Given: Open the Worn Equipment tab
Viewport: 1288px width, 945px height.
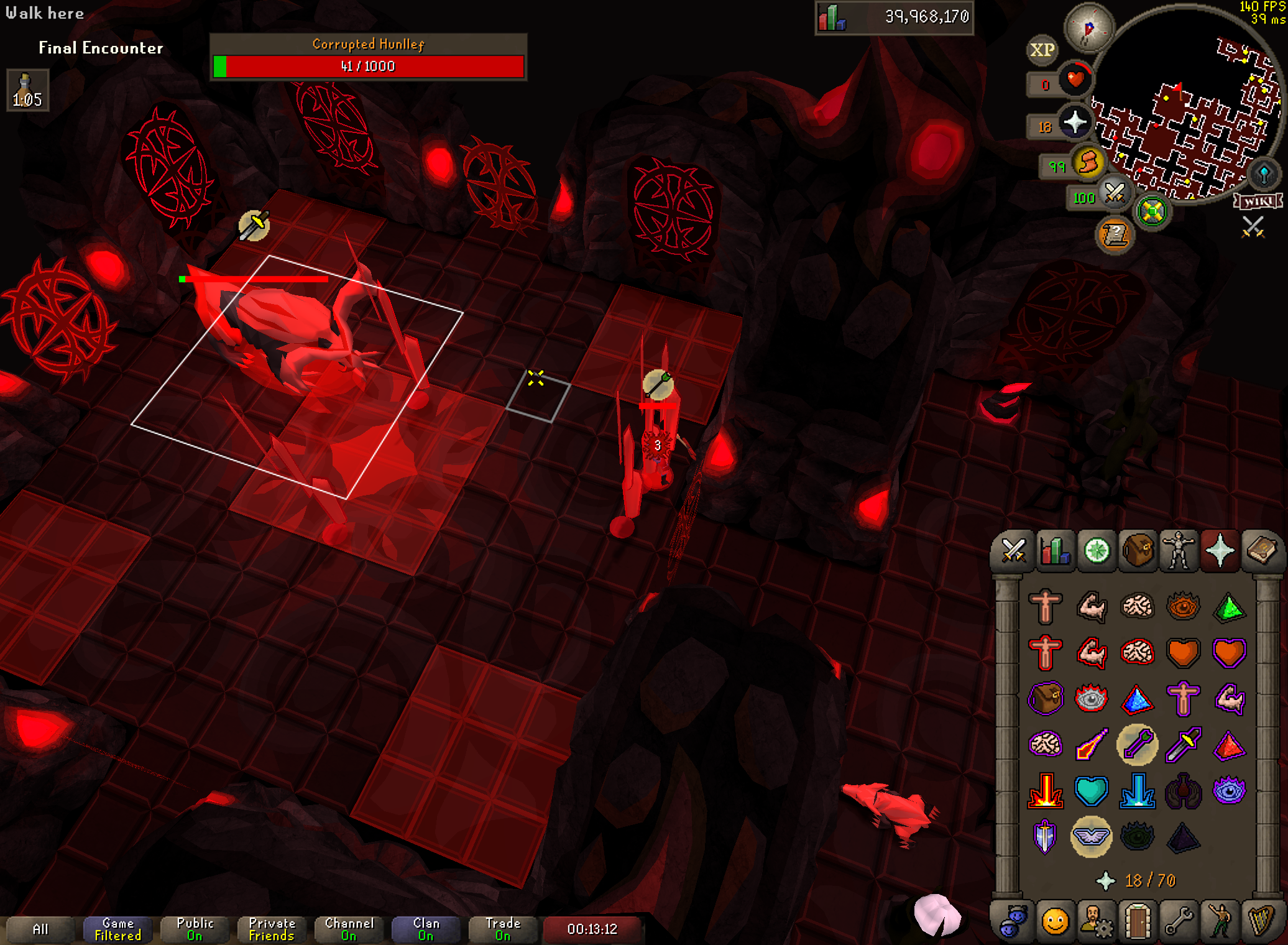Looking at the screenshot, I should tap(1179, 551).
